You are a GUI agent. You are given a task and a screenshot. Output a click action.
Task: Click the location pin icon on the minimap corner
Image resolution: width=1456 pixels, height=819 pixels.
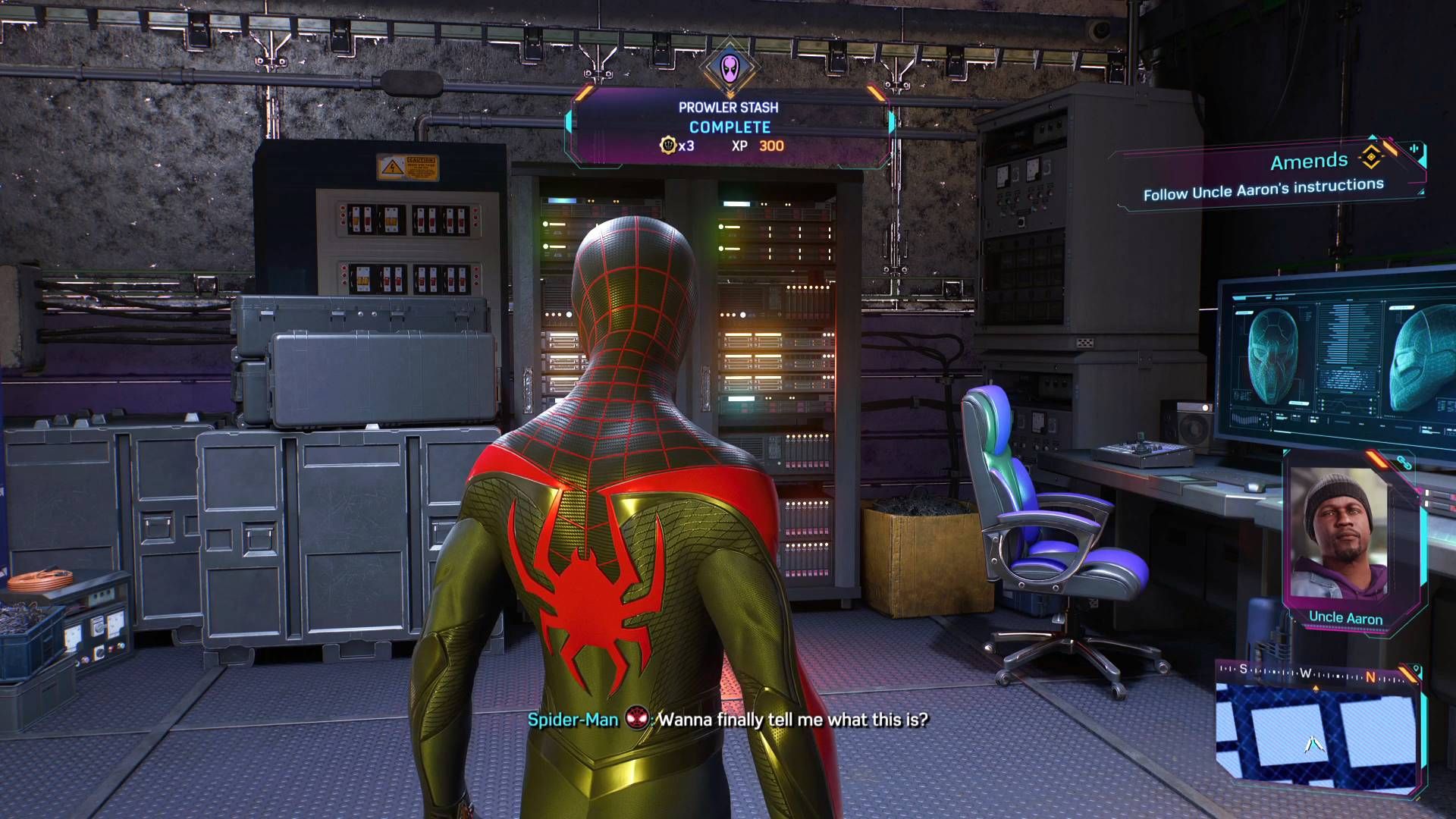tap(1415, 669)
